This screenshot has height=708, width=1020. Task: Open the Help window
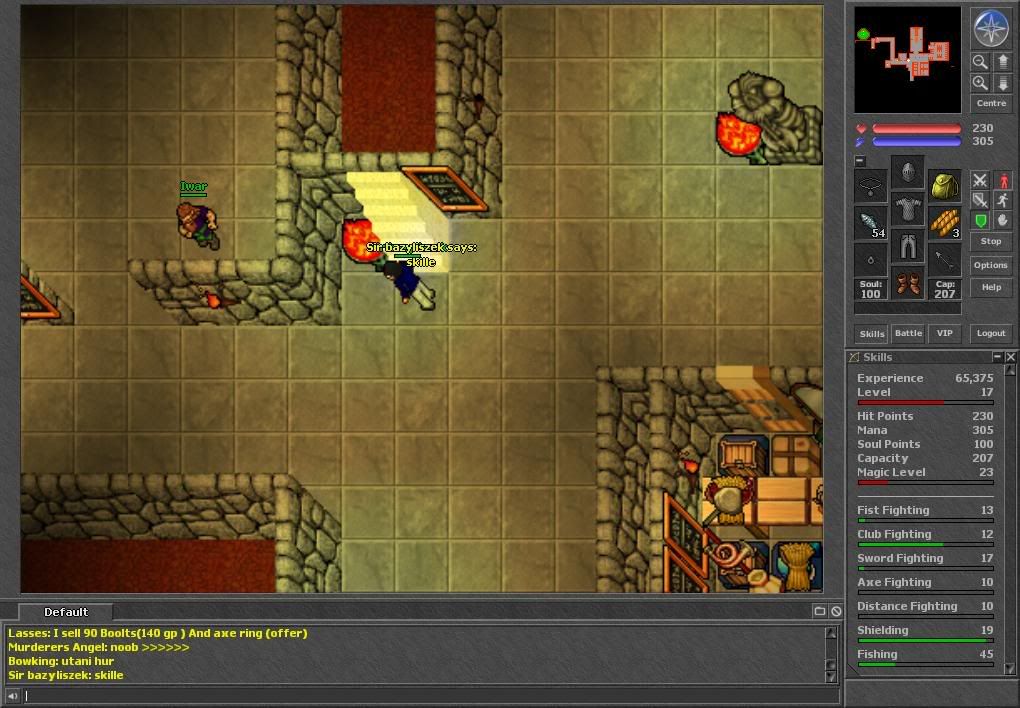pos(990,287)
